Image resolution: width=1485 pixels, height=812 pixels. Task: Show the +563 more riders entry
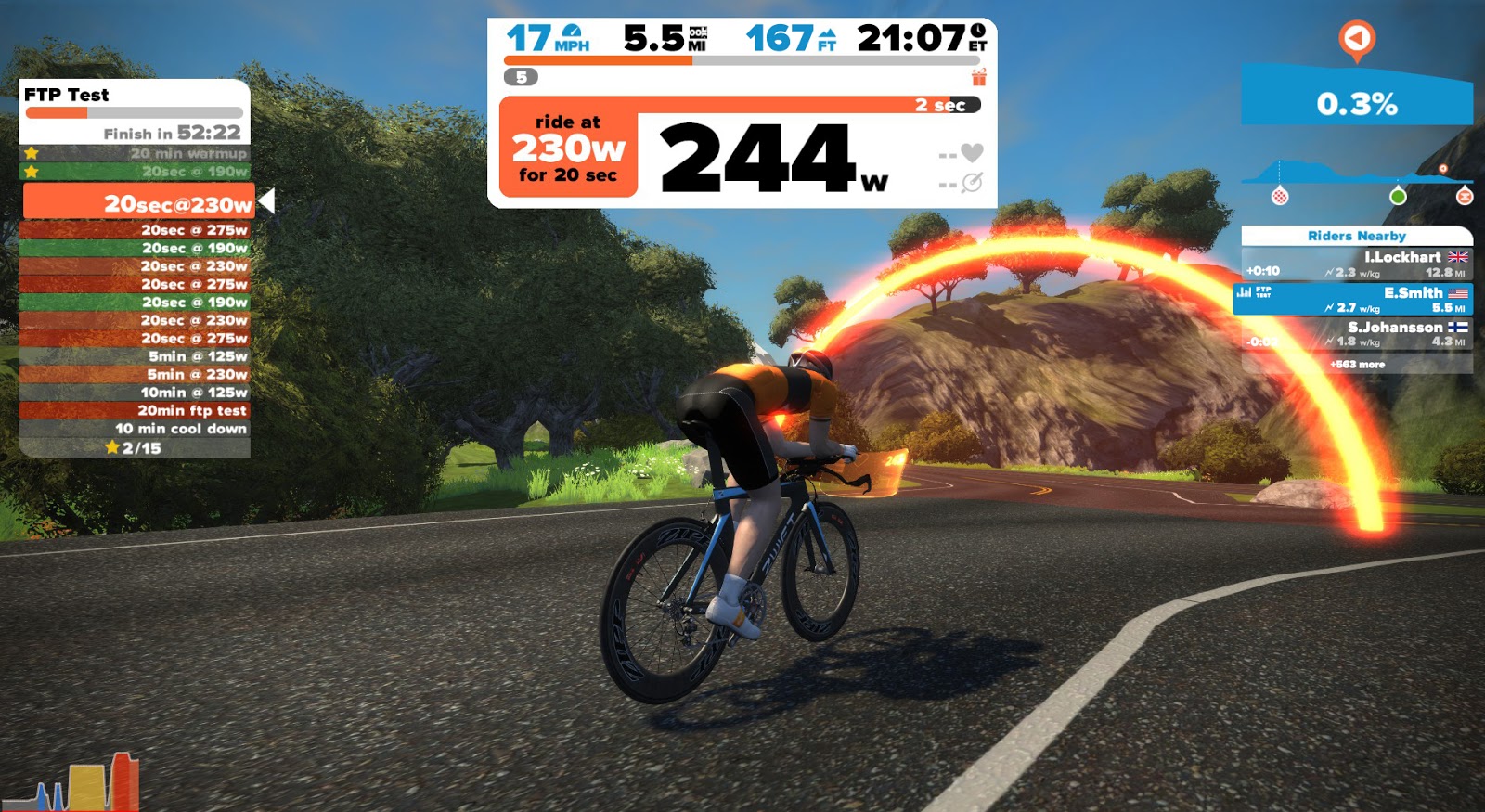(x=1356, y=365)
